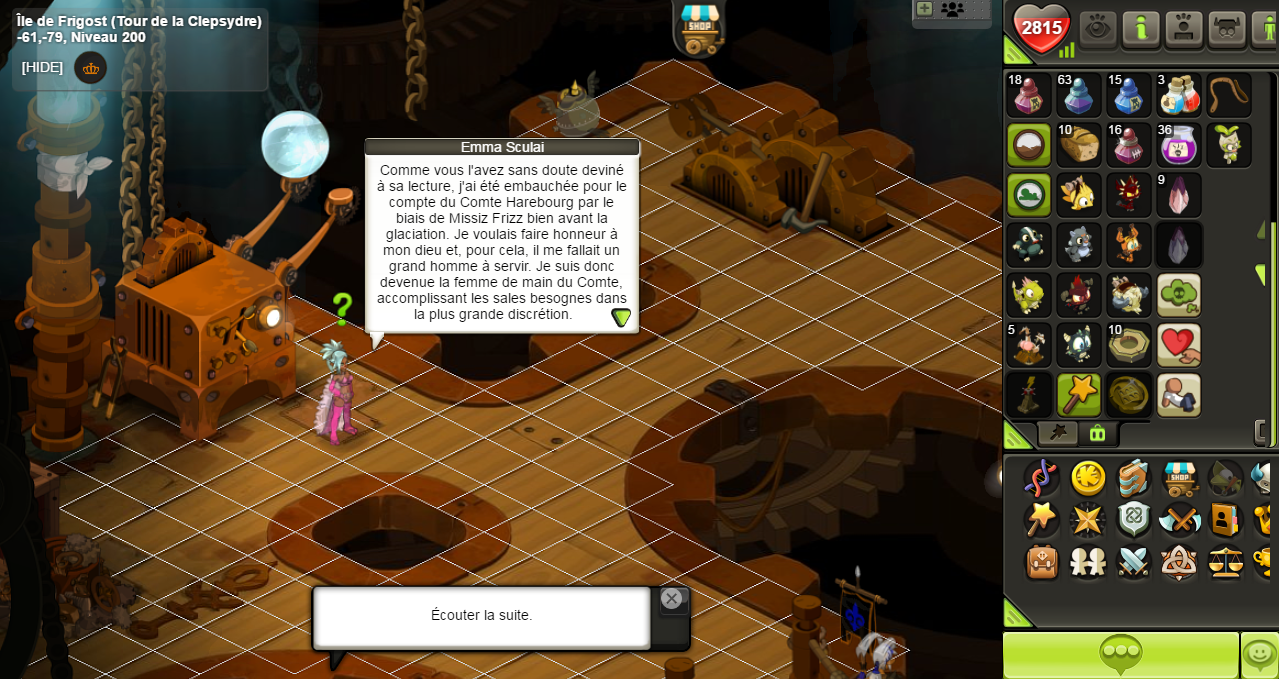Open the smiley emotes button
Image resolution: width=1279 pixels, height=679 pixels.
tap(1259, 655)
